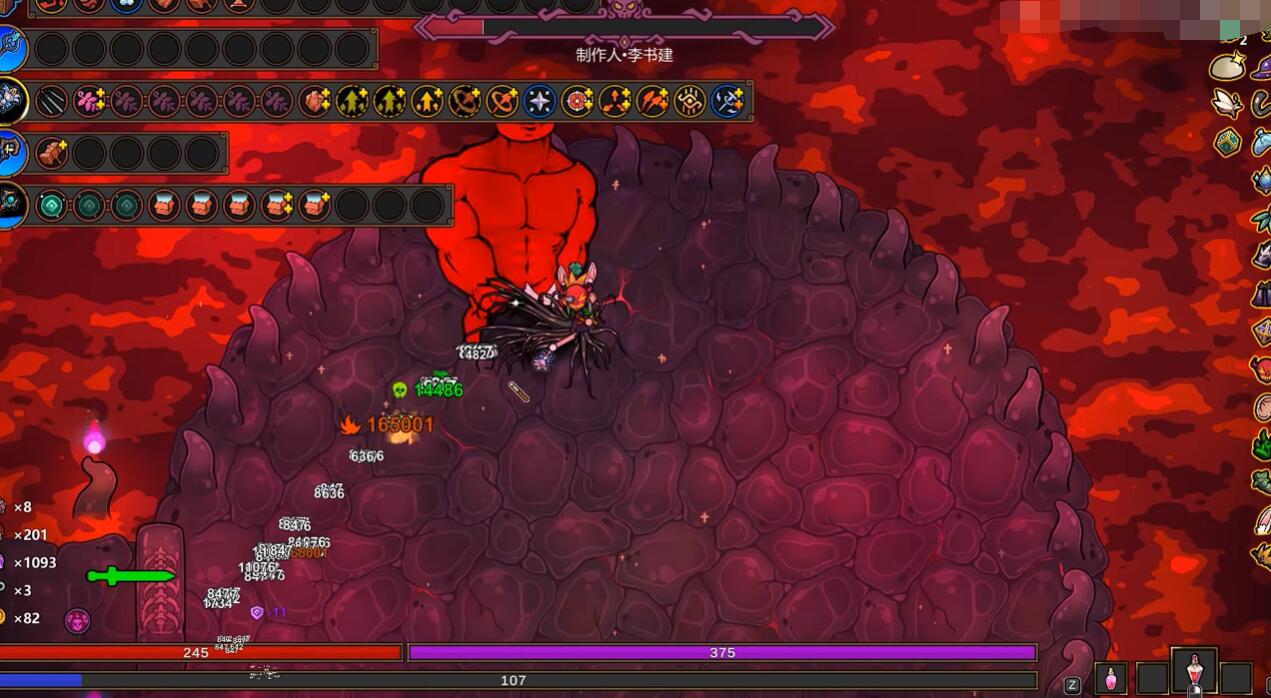Select the brown fist rune in the one-rune row
The height and width of the screenshot is (698, 1271).
click(x=52, y=154)
